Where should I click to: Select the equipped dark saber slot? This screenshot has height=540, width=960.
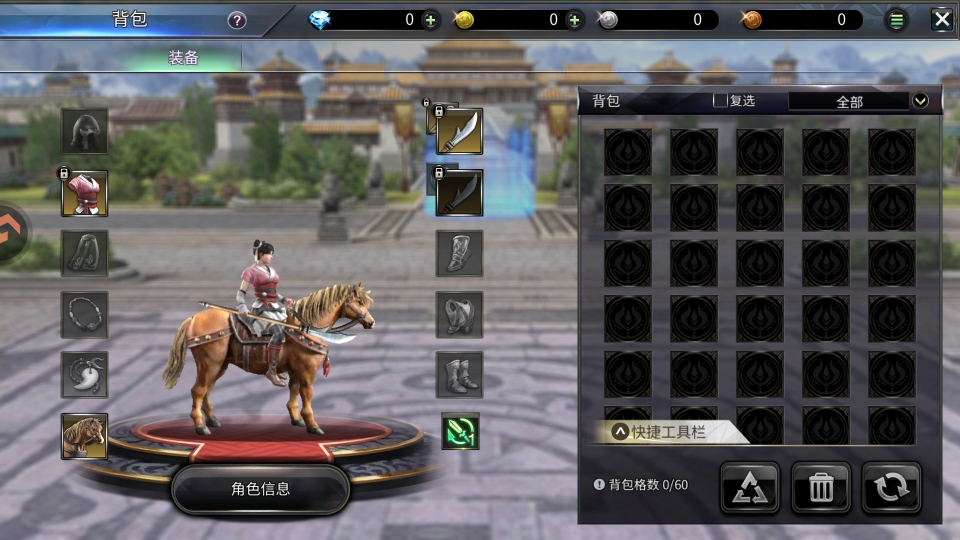pos(459,192)
